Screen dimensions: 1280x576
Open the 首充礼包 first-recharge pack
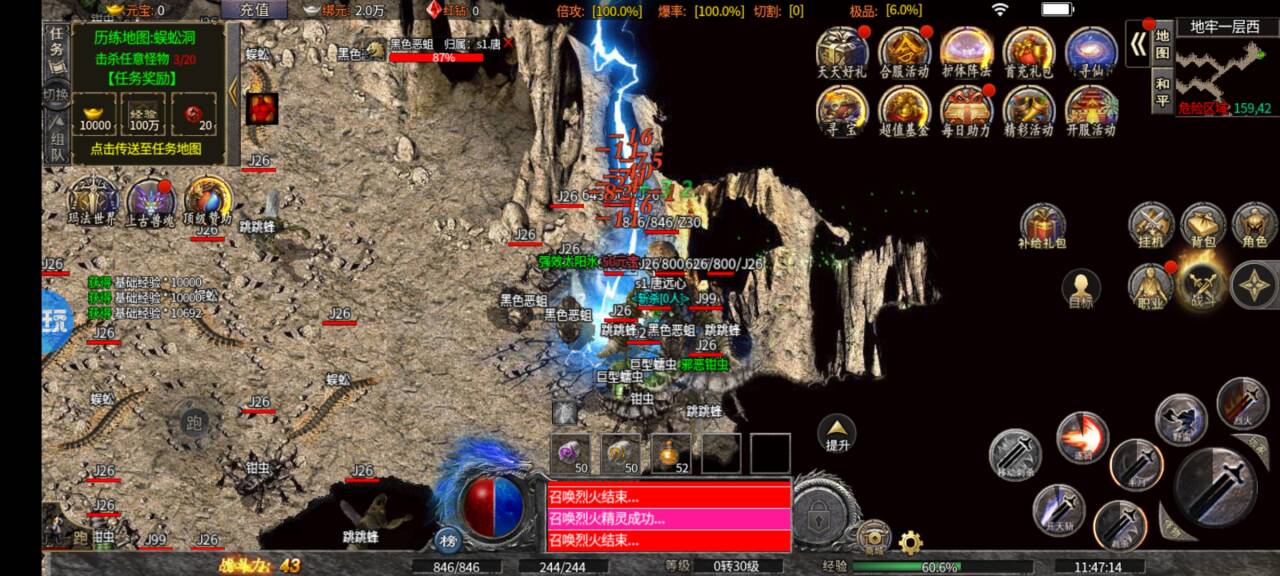1029,52
